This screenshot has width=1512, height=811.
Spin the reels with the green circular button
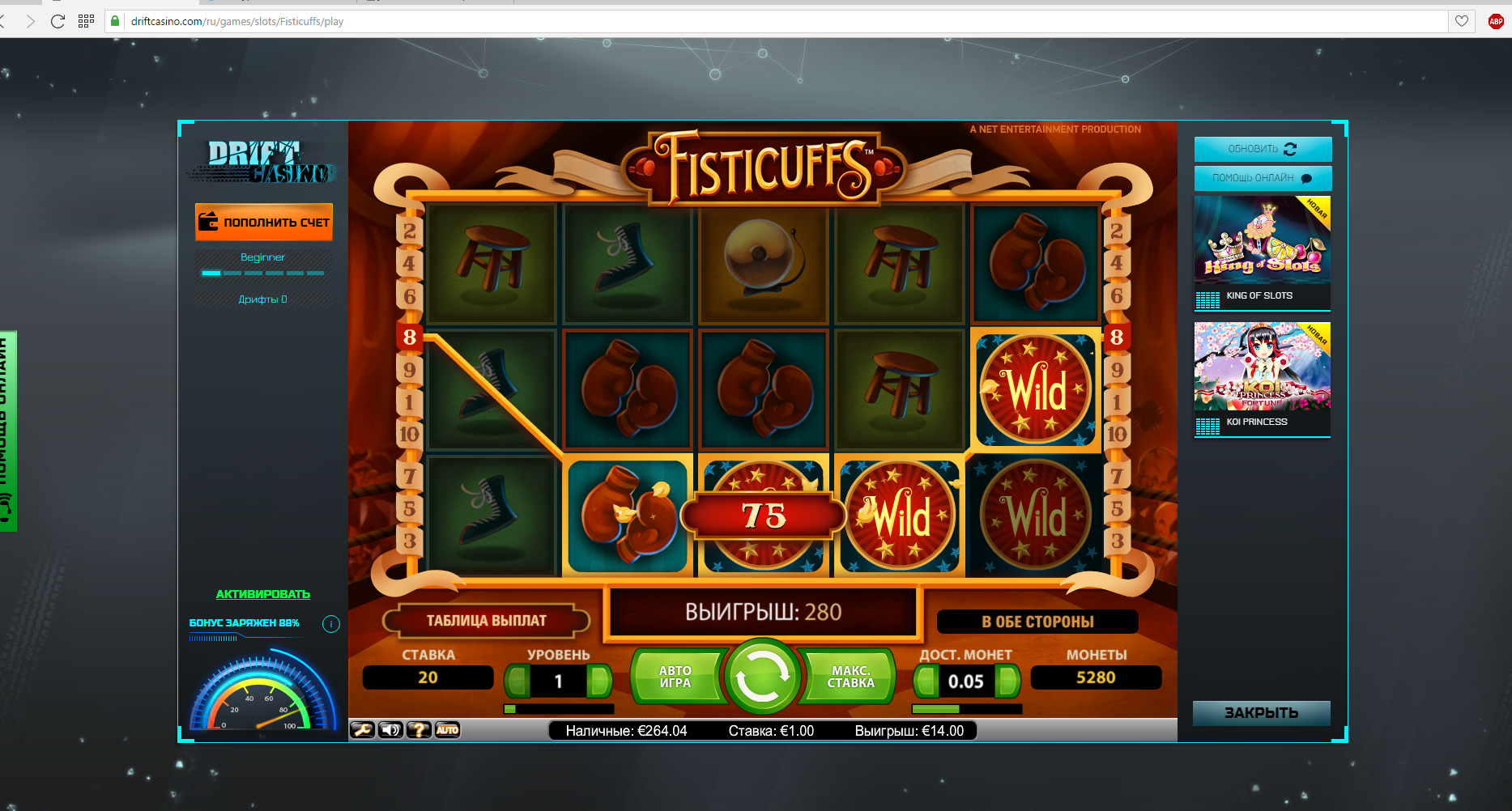[761, 677]
